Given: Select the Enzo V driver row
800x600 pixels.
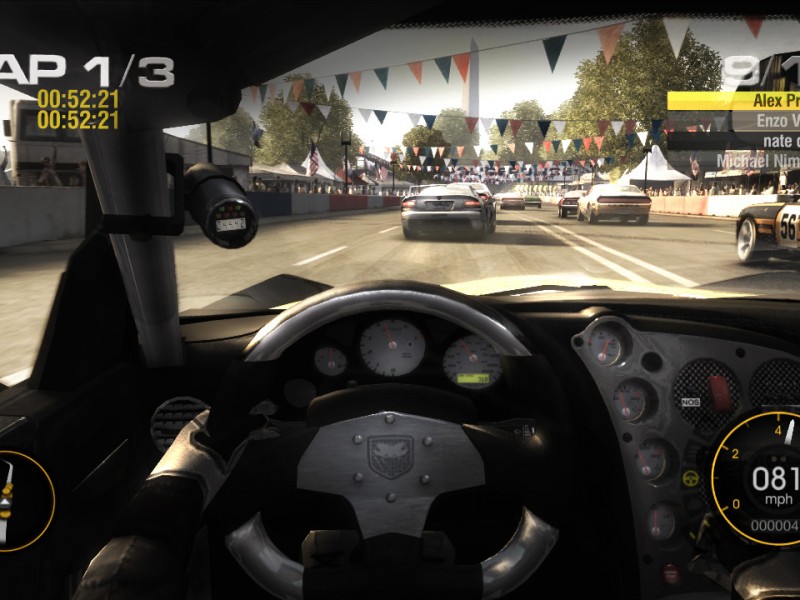Looking at the screenshot, I should 735,120.
